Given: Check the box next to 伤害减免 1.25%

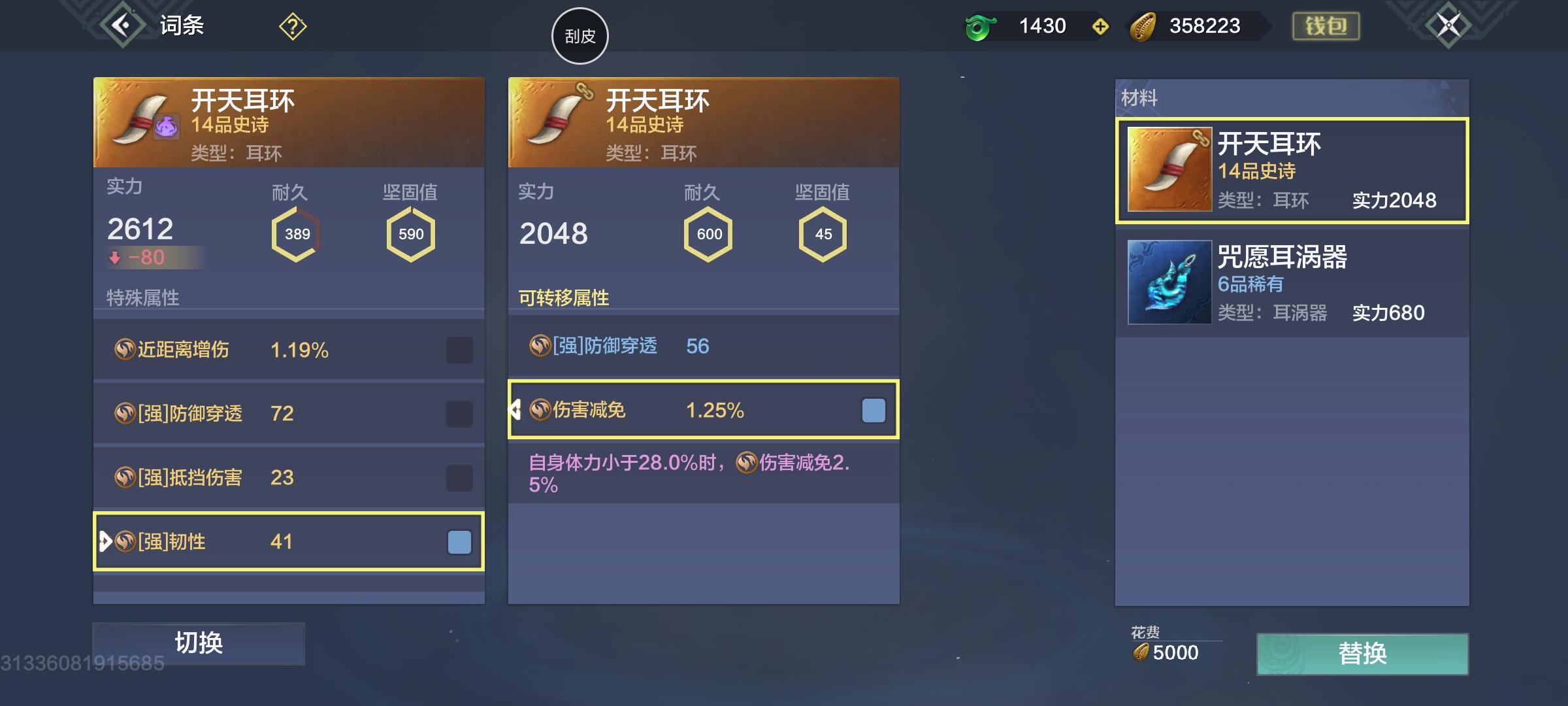Looking at the screenshot, I should click(x=874, y=411).
